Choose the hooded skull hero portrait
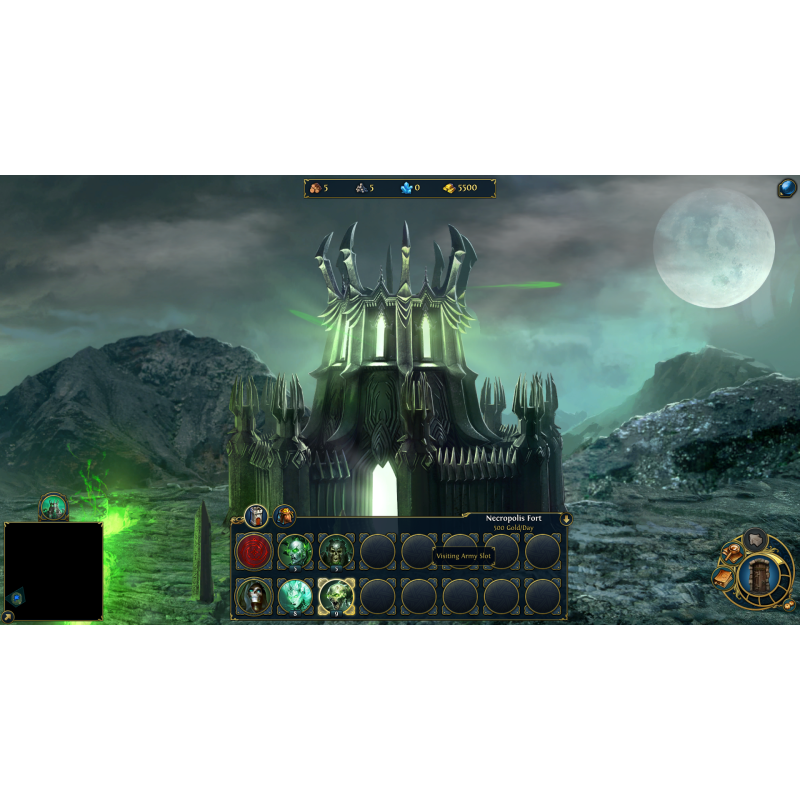Screen dimensions: 800x800 click(253, 596)
